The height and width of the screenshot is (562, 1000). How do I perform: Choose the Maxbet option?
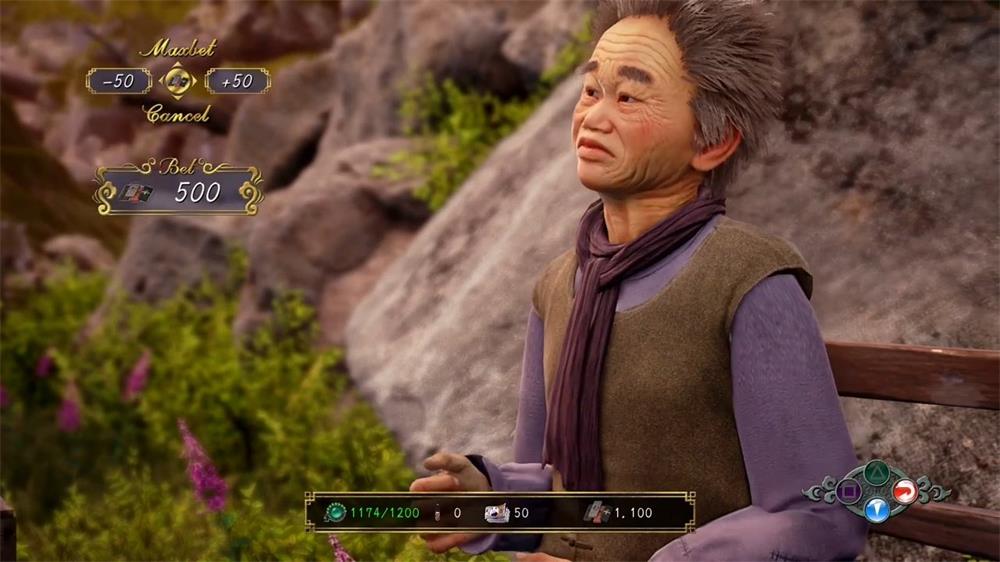(177, 48)
